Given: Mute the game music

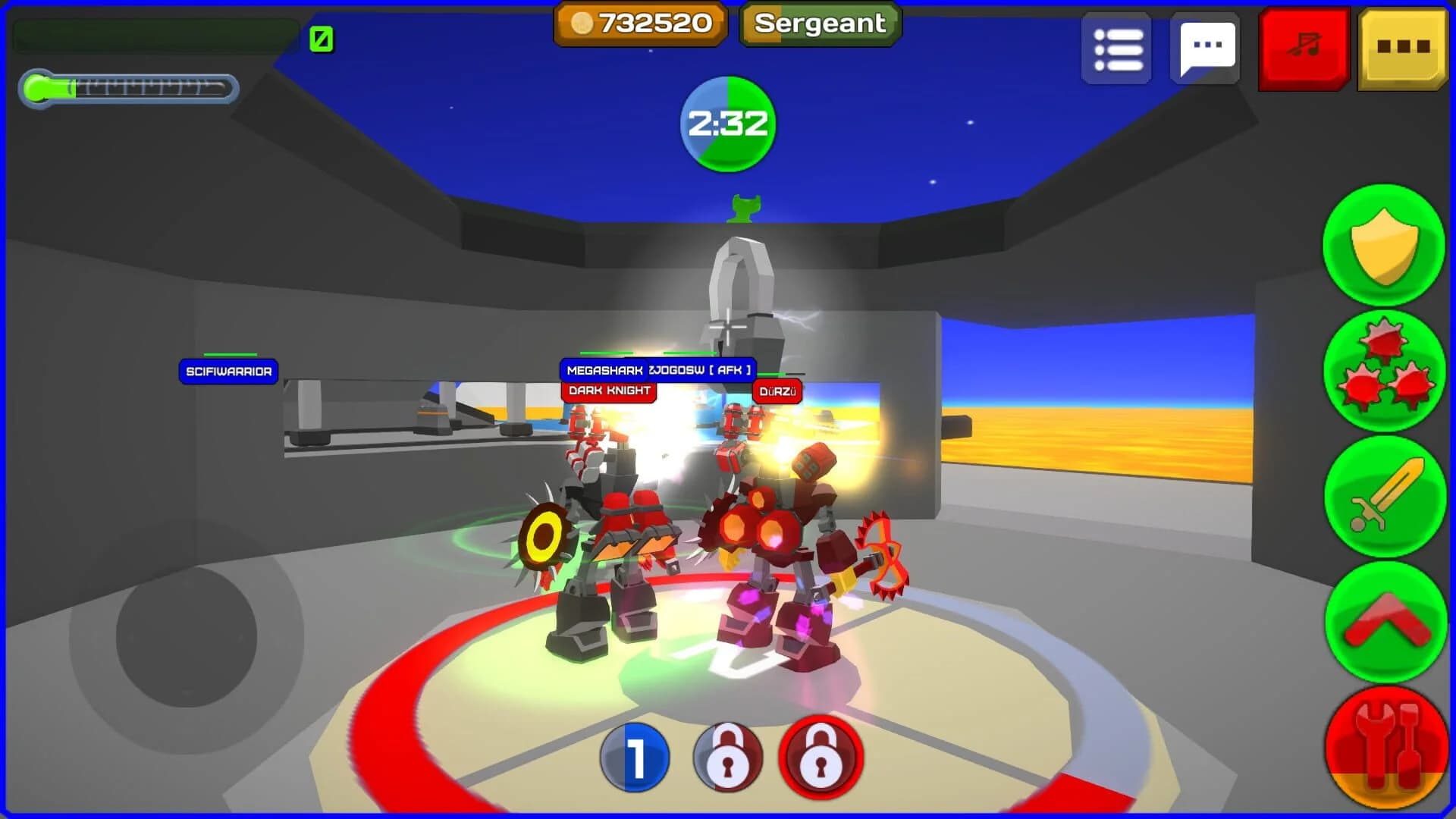Looking at the screenshot, I should (x=1301, y=47).
